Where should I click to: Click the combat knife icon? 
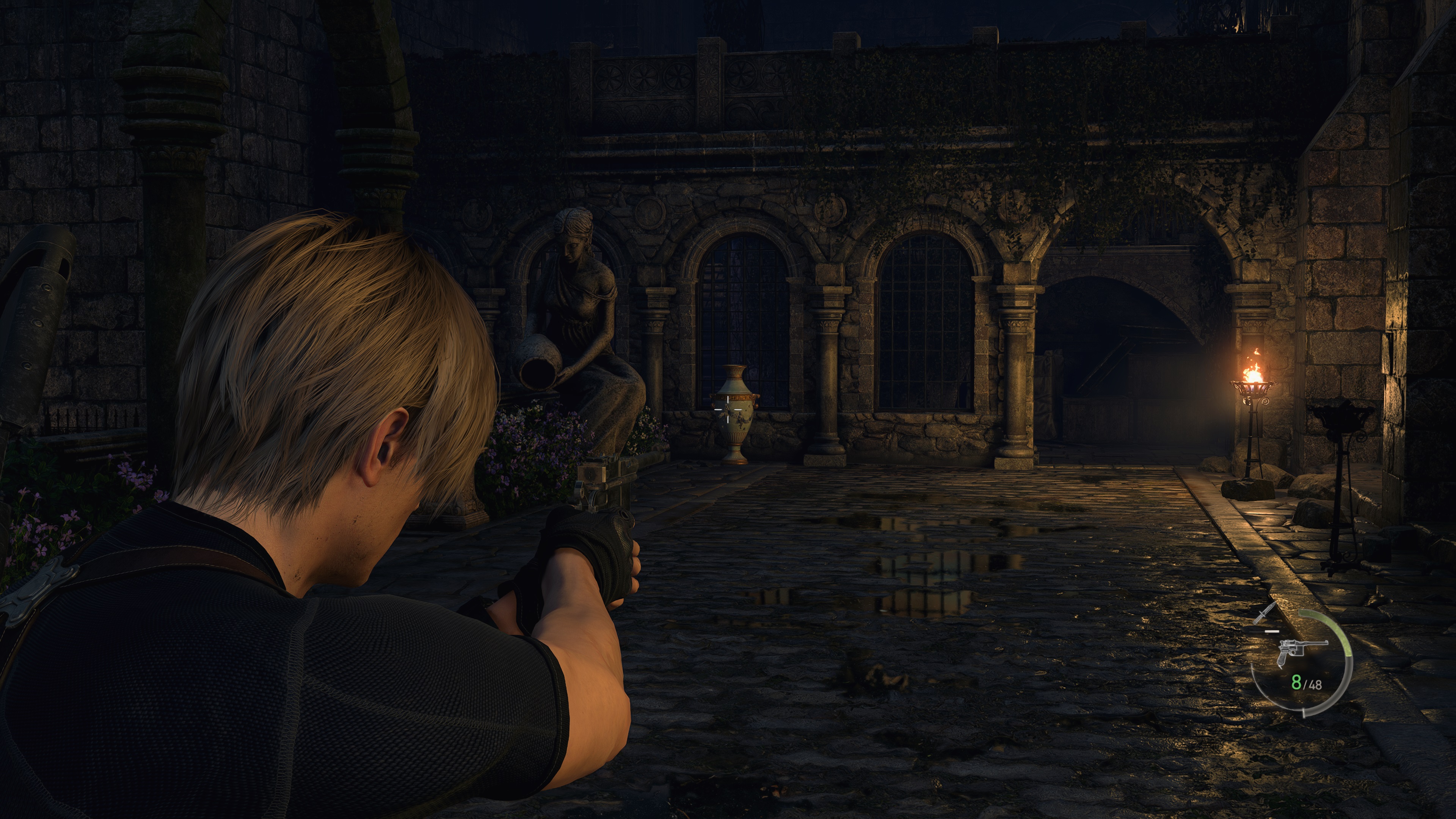pos(1264,613)
